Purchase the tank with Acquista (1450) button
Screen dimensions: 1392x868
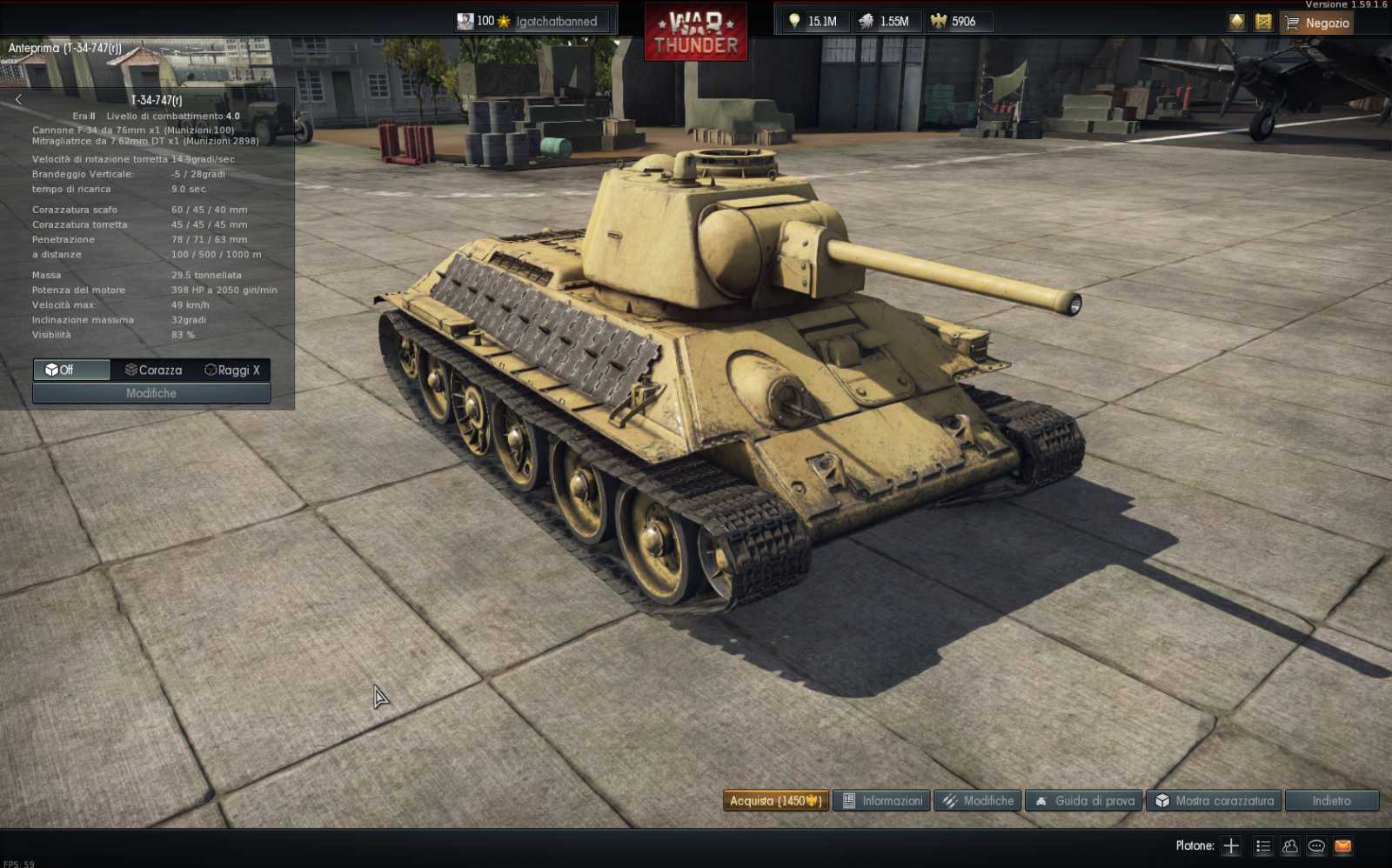[x=775, y=800]
